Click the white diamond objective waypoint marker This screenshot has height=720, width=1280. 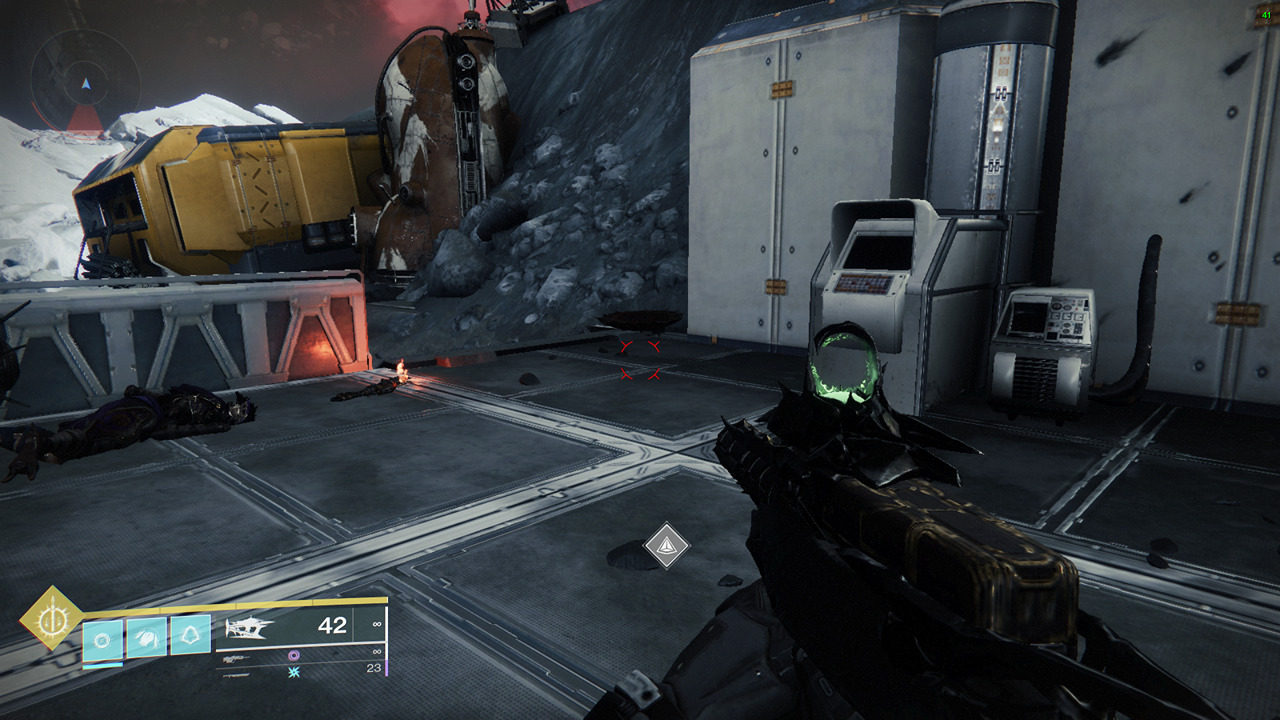666,546
